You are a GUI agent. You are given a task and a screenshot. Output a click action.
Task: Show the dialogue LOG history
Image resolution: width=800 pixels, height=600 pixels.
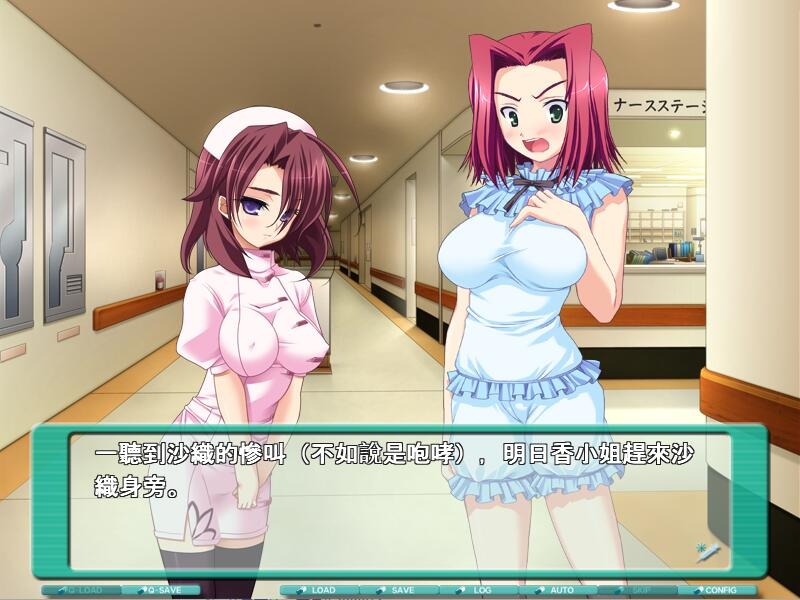(x=478, y=590)
